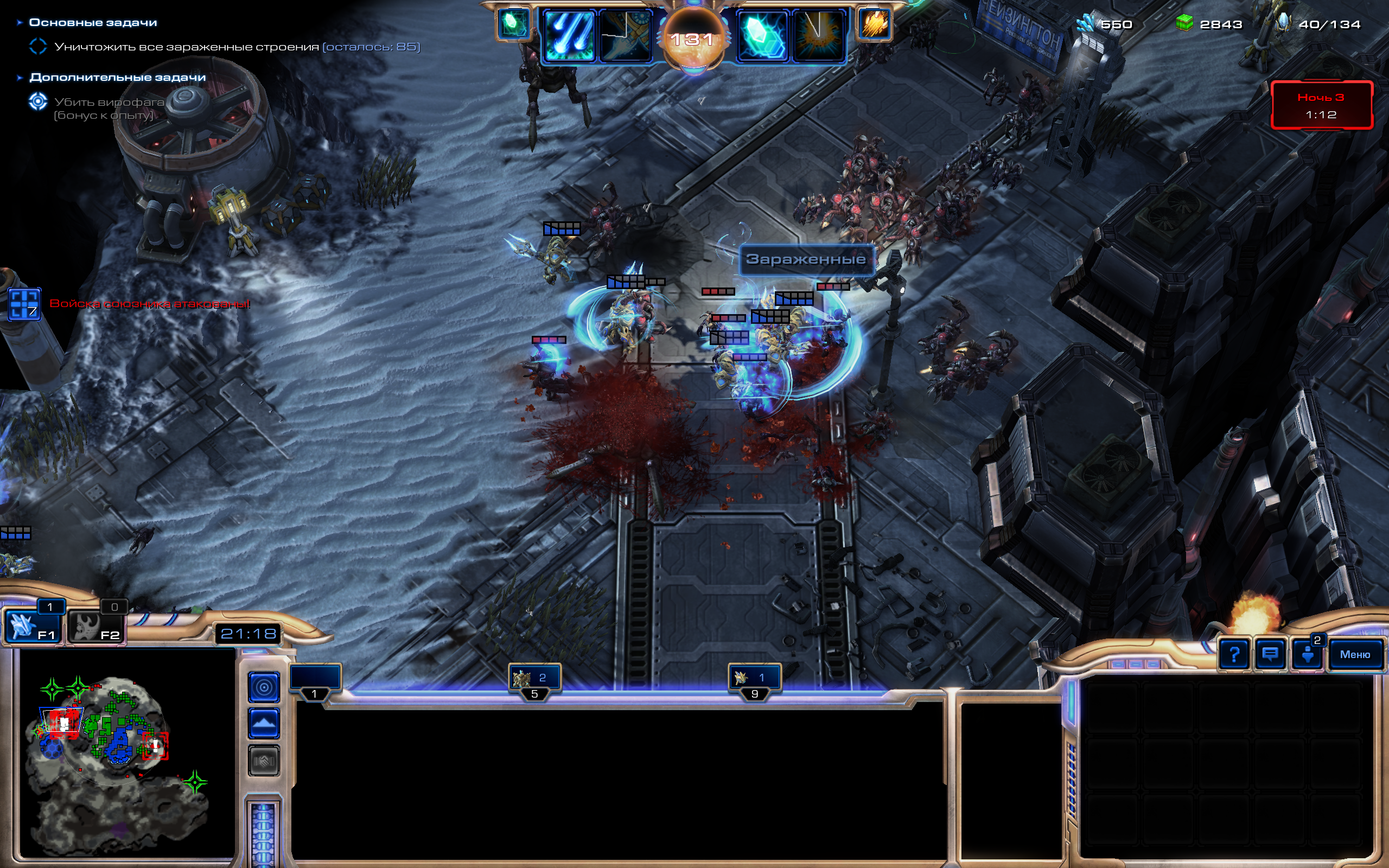Click the orange fiery strike icon in top bar
The height and width of the screenshot is (868, 1389).
pyautogui.click(x=874, y=24)
